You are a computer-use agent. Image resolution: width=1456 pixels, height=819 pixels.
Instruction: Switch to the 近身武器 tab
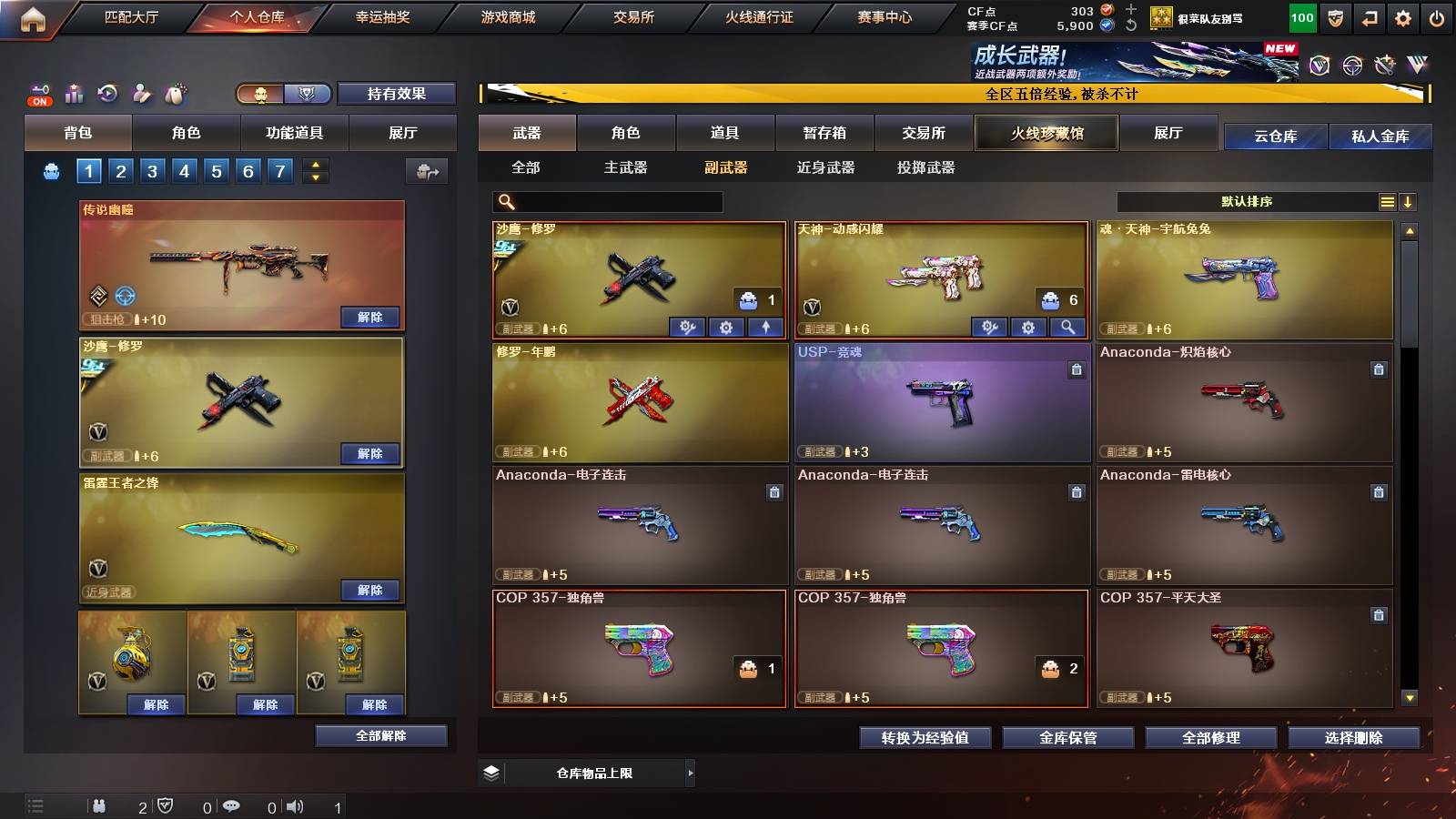826,167
